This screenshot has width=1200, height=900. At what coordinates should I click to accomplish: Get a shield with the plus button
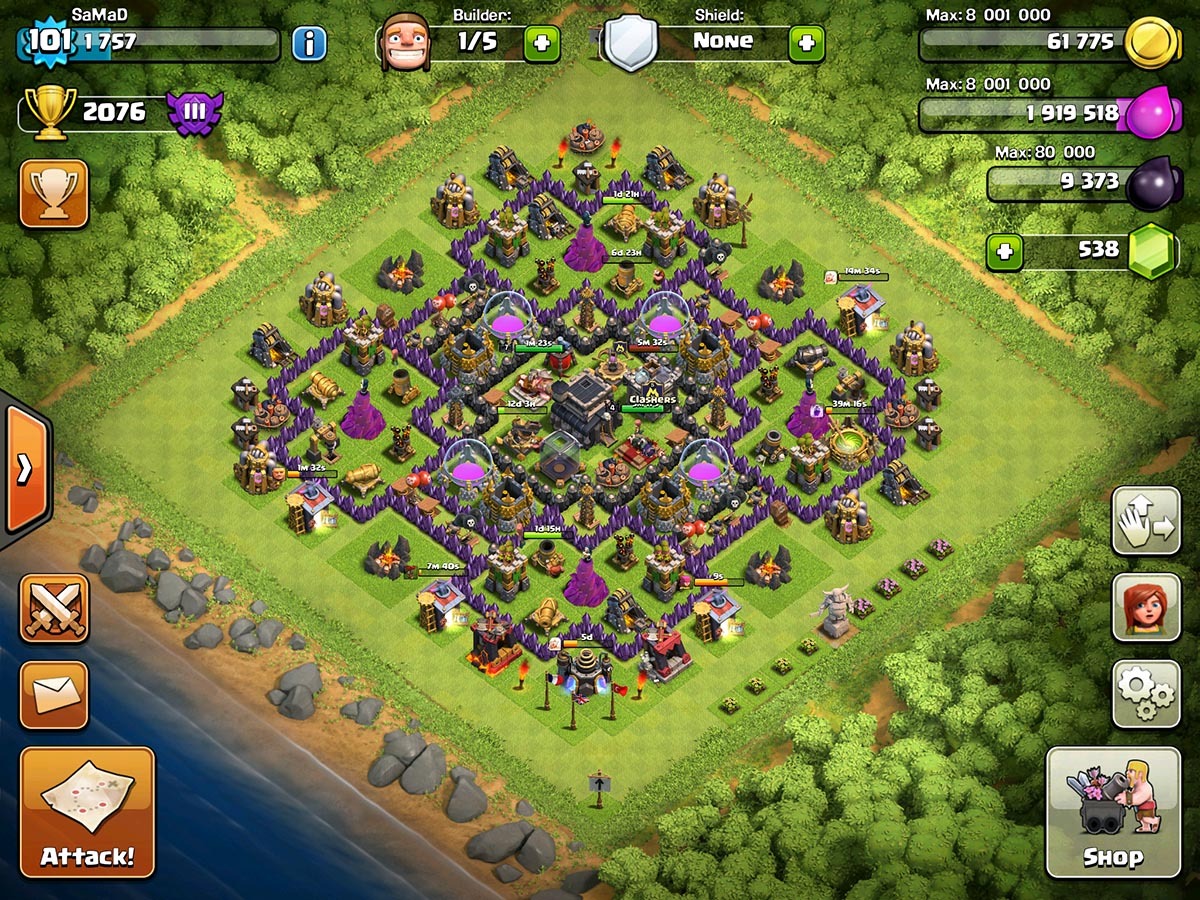click(807, 43)
